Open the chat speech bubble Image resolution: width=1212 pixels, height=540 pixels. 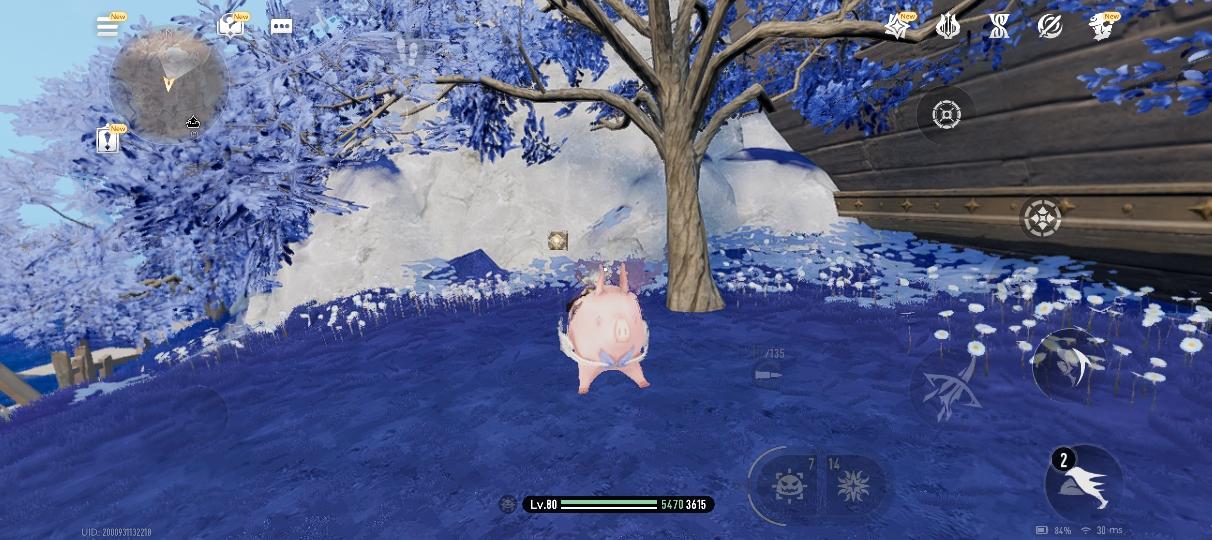282,27
